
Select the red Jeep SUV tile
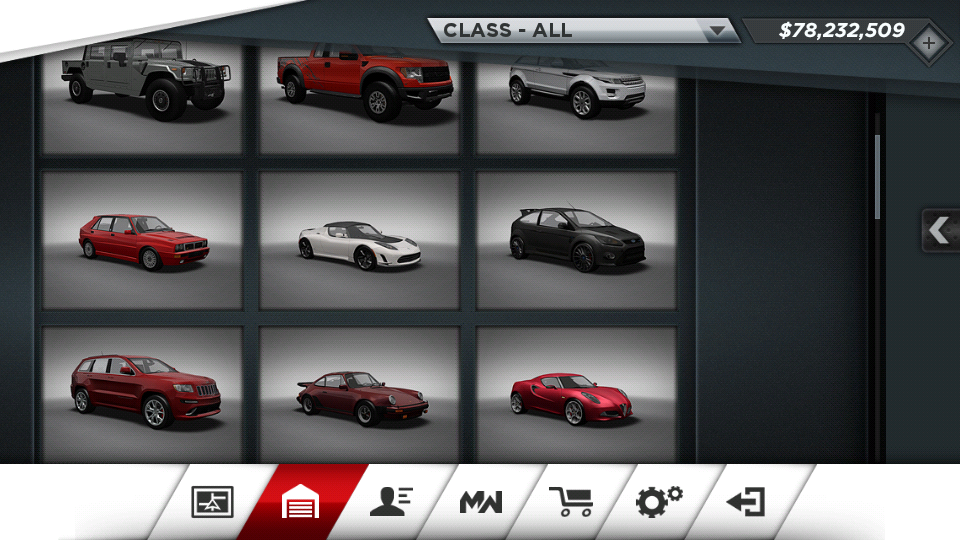click(x=142, y=393)
